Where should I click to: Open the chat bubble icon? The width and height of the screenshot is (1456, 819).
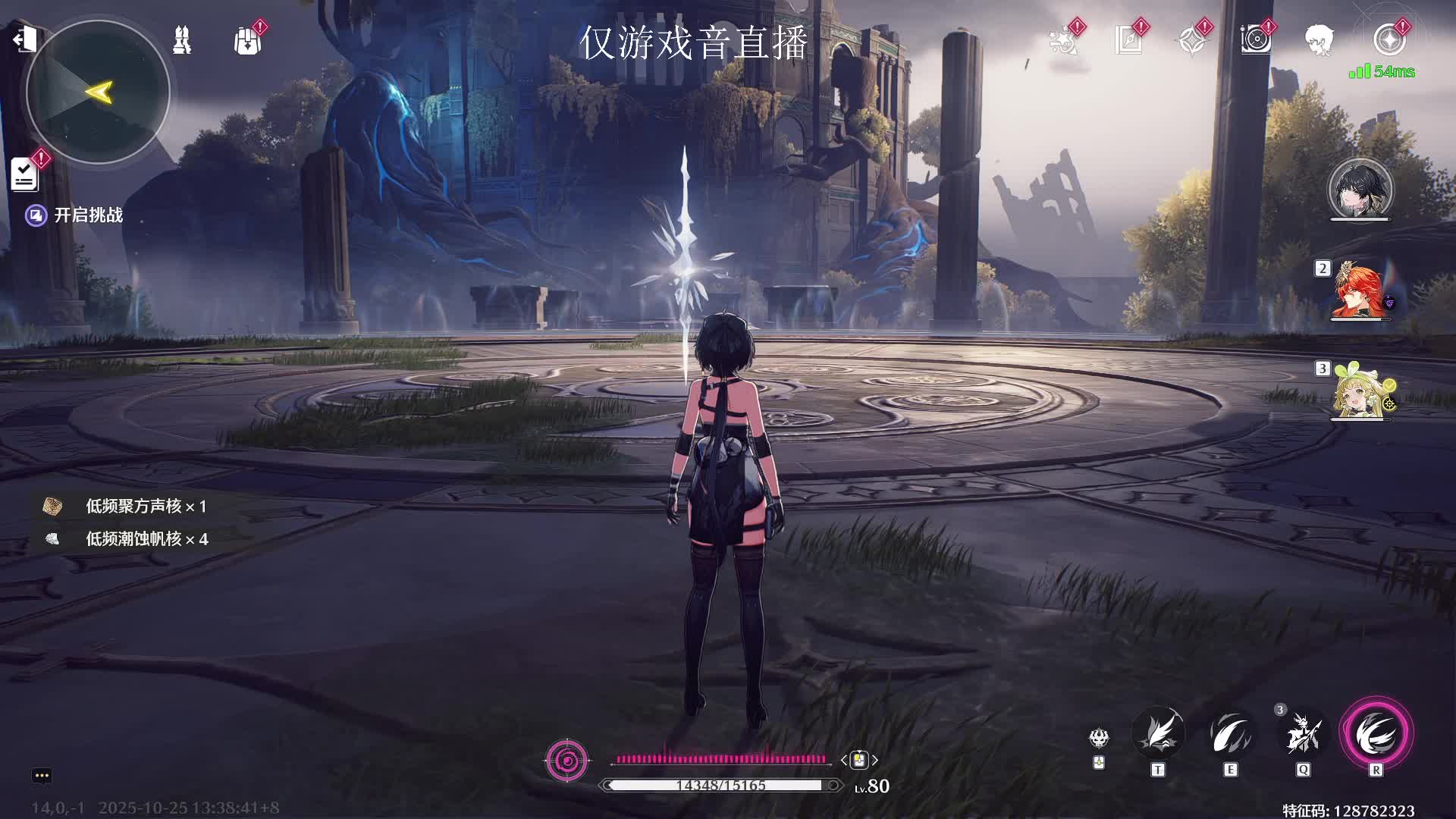pyautogui.click(x=42, y=775)
